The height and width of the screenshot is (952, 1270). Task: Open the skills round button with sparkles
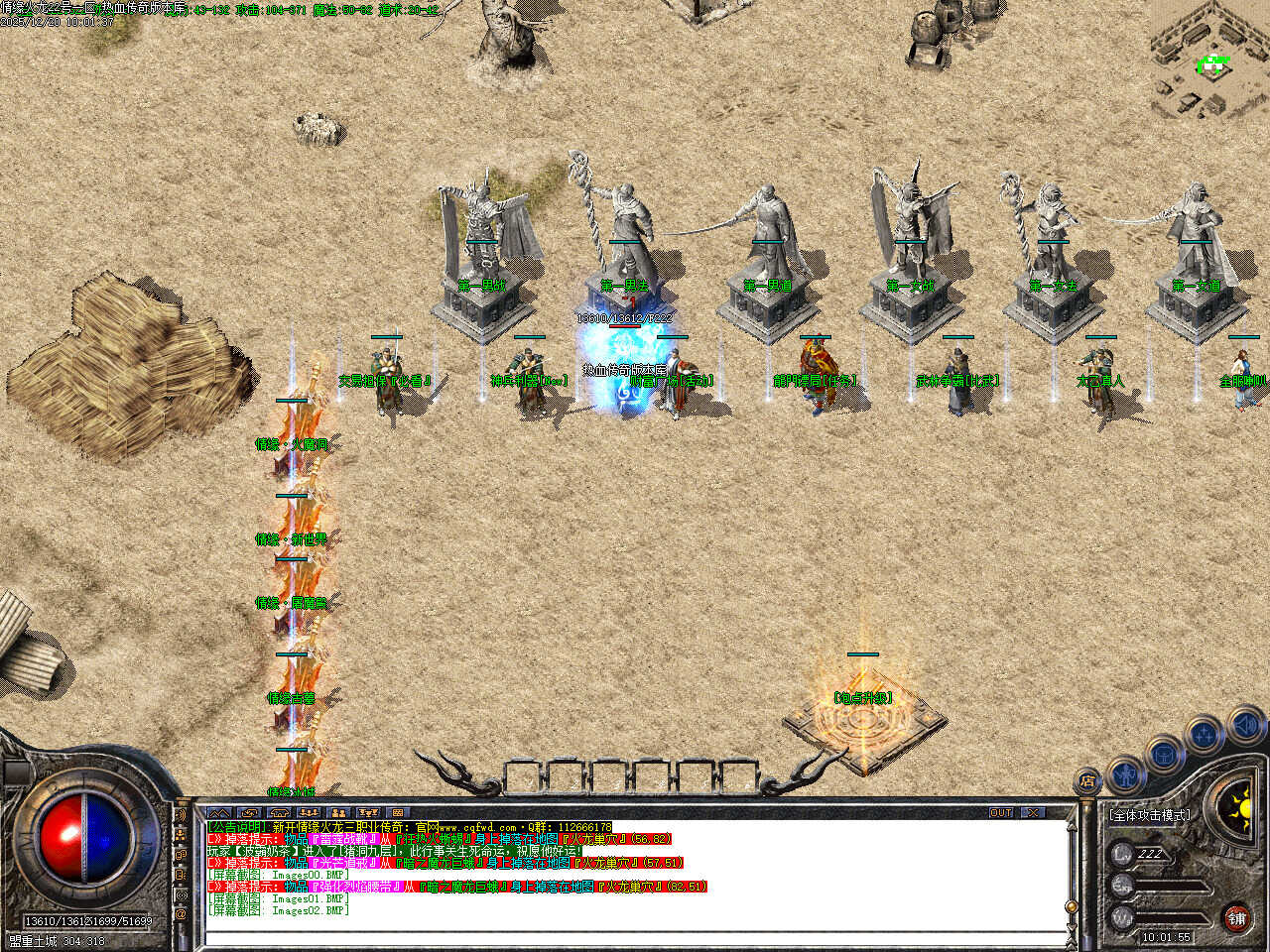click(1204, 735)
